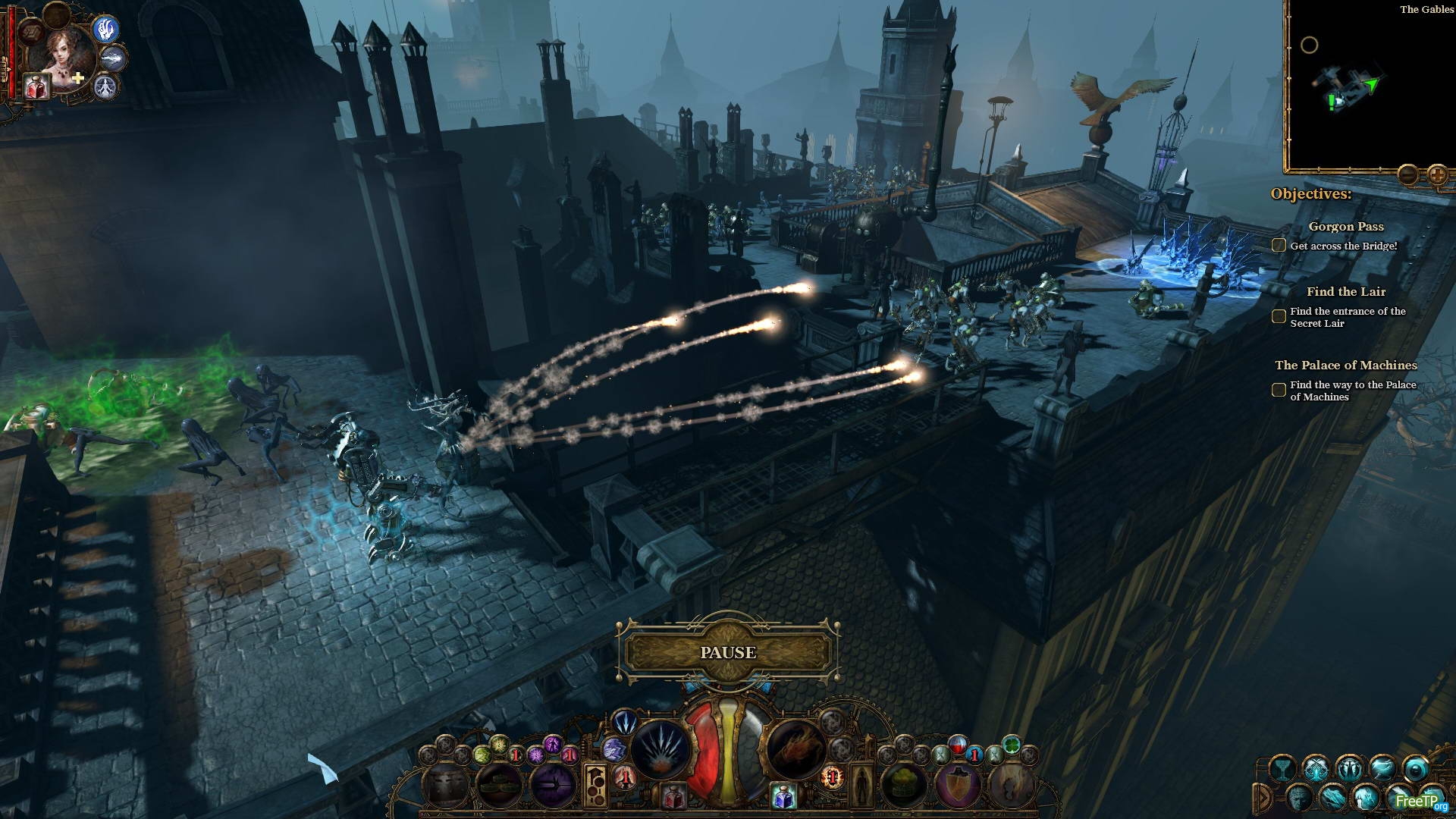The height and width of the screenshot is (819, 1456).
Task: Drink the red health potion on the hotbar
Action: (x=673, y=796)
